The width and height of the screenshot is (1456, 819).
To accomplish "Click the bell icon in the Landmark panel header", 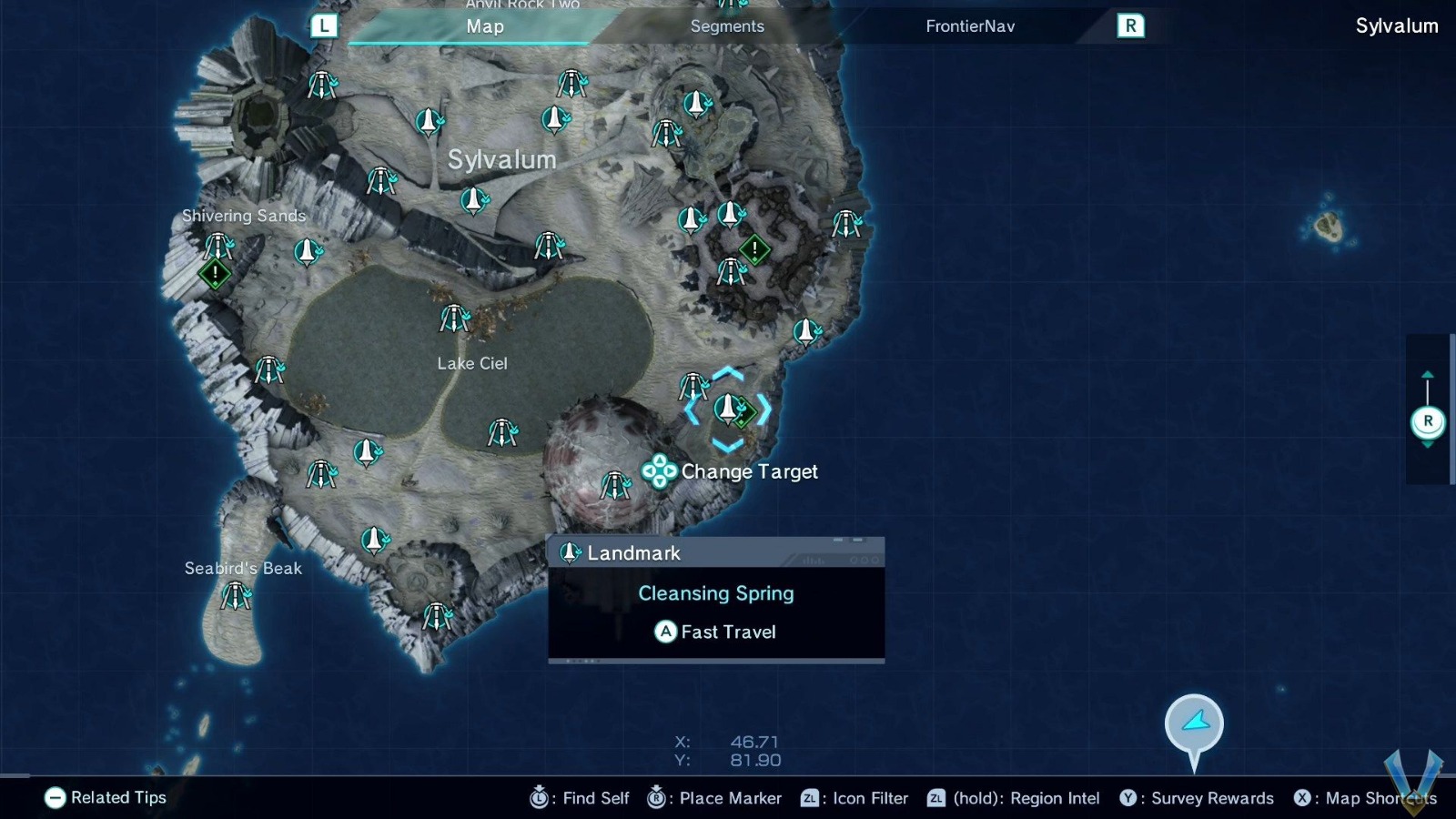I will coord(569,552).
